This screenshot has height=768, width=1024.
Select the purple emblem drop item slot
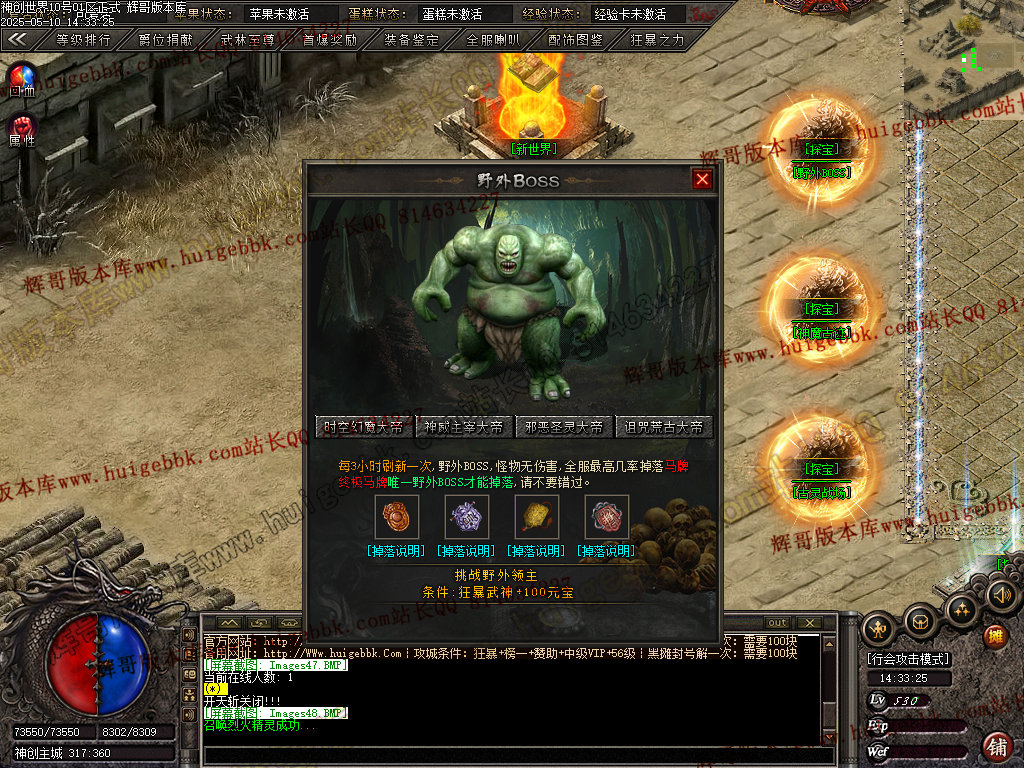click(x=465, y=517)
